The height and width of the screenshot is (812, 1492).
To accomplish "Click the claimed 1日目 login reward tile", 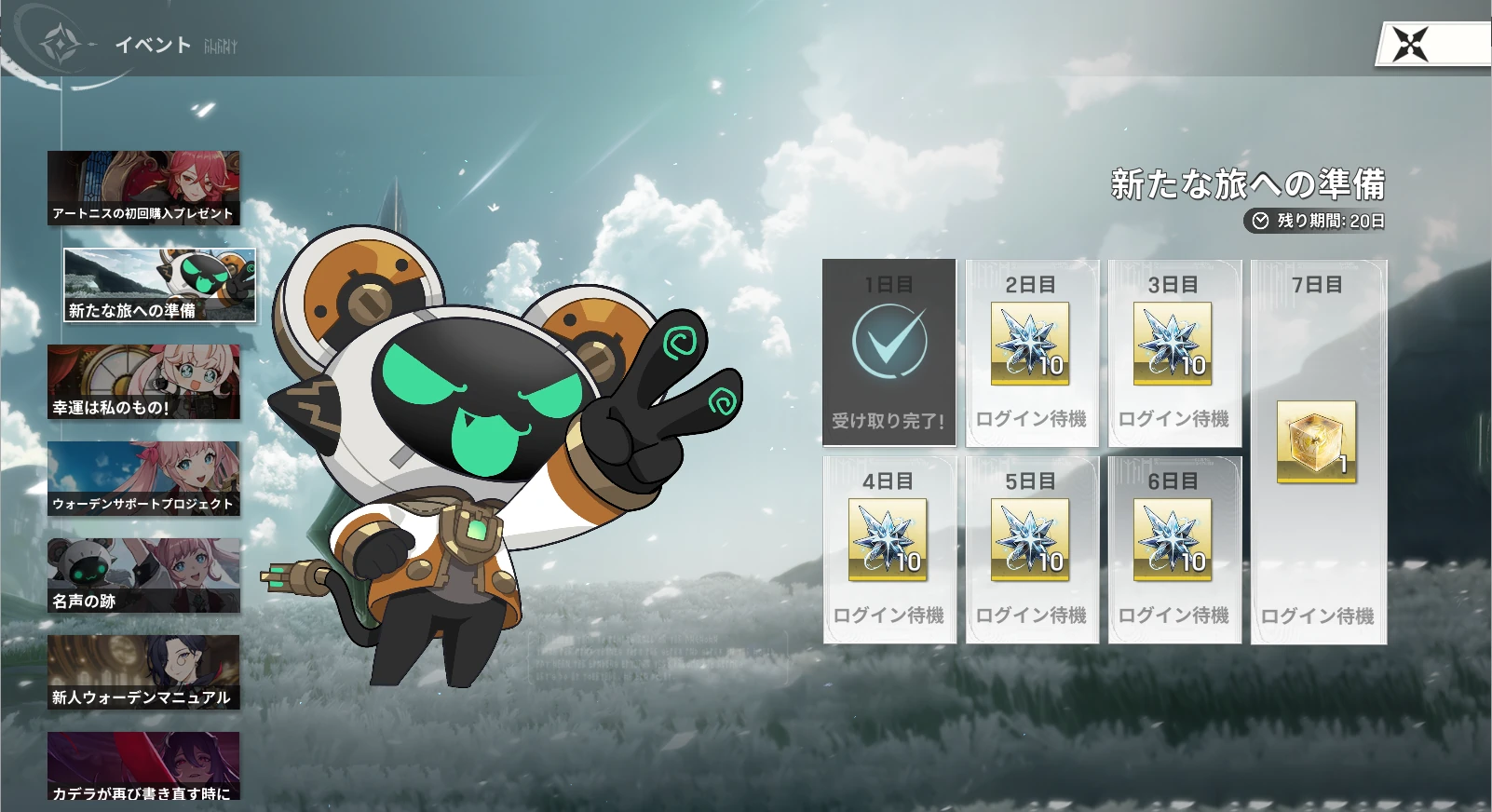I will (888, 353).
